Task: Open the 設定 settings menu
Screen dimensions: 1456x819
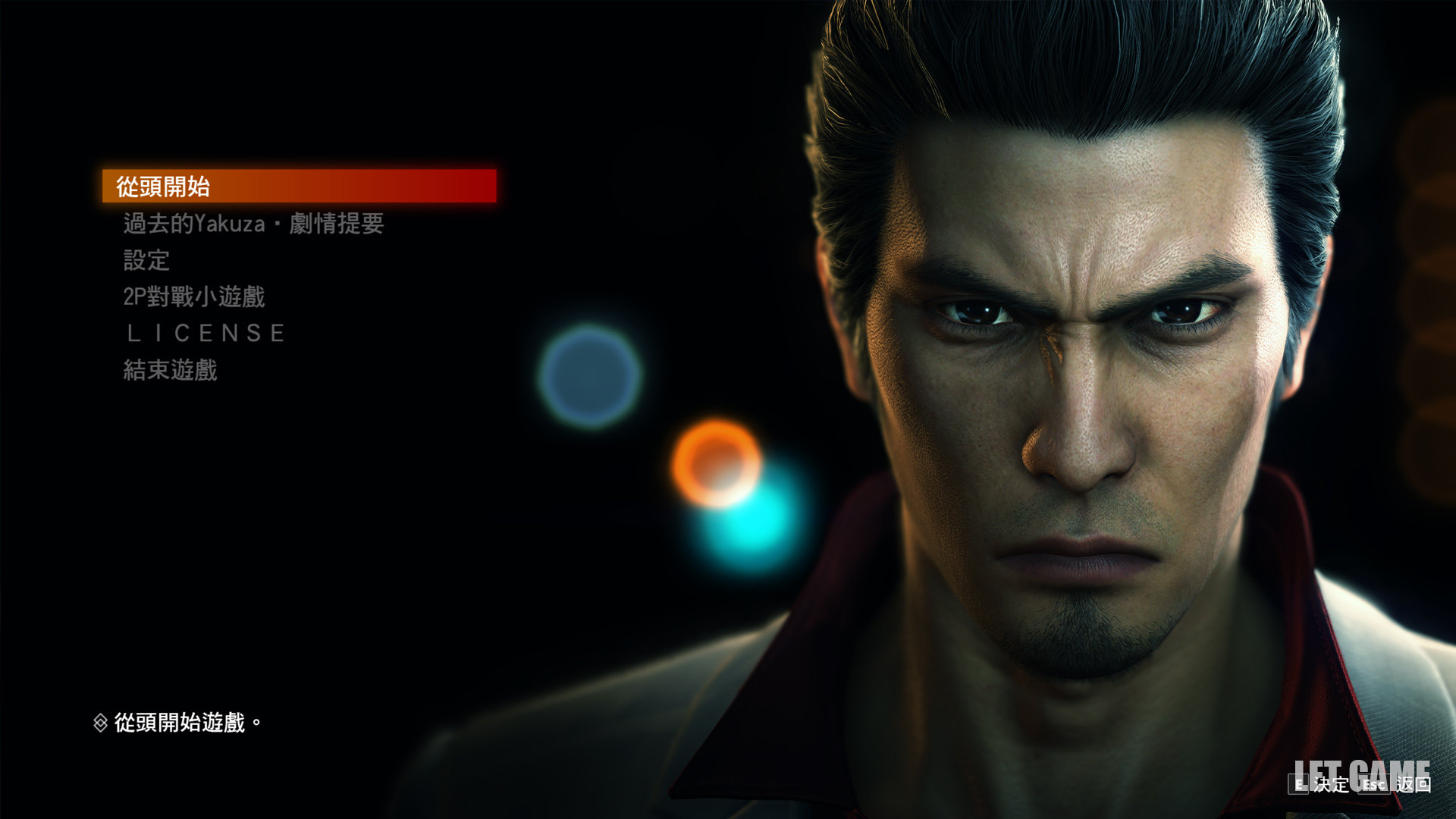Action: (146, 260)
